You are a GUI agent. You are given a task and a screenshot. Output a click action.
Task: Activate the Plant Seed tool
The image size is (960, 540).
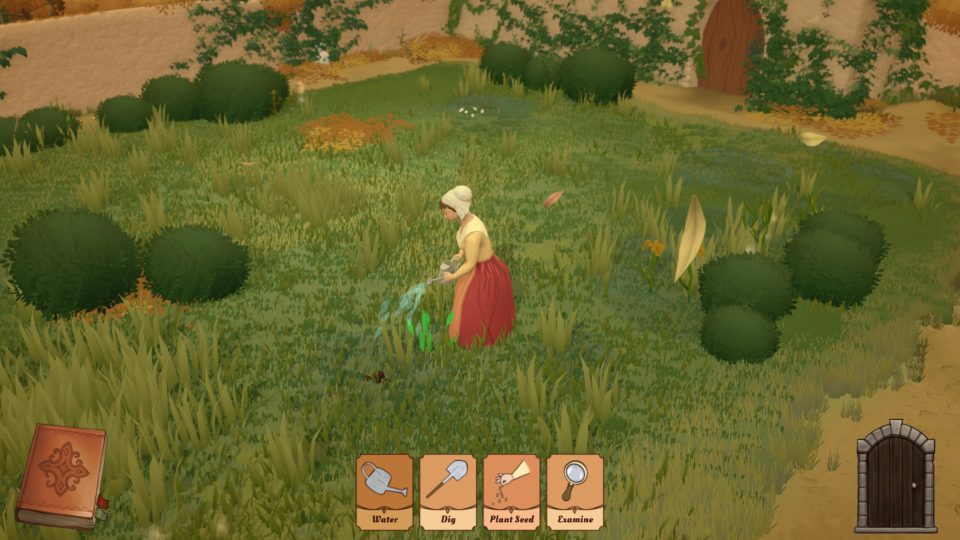pyautogui.click(x=511, y=490)
